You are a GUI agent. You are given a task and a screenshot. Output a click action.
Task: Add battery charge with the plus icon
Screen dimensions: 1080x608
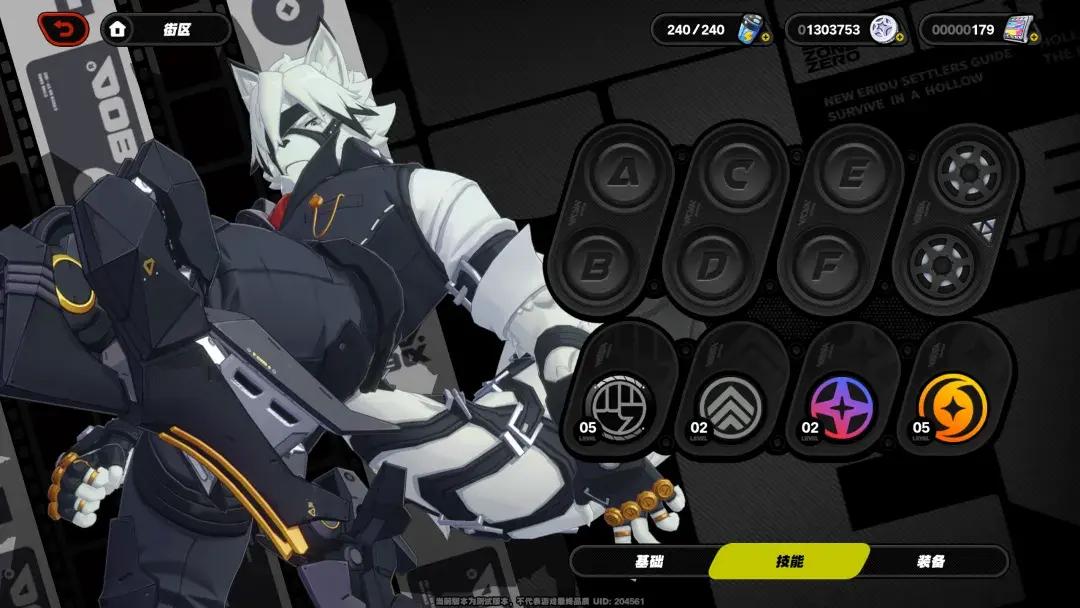765,39
